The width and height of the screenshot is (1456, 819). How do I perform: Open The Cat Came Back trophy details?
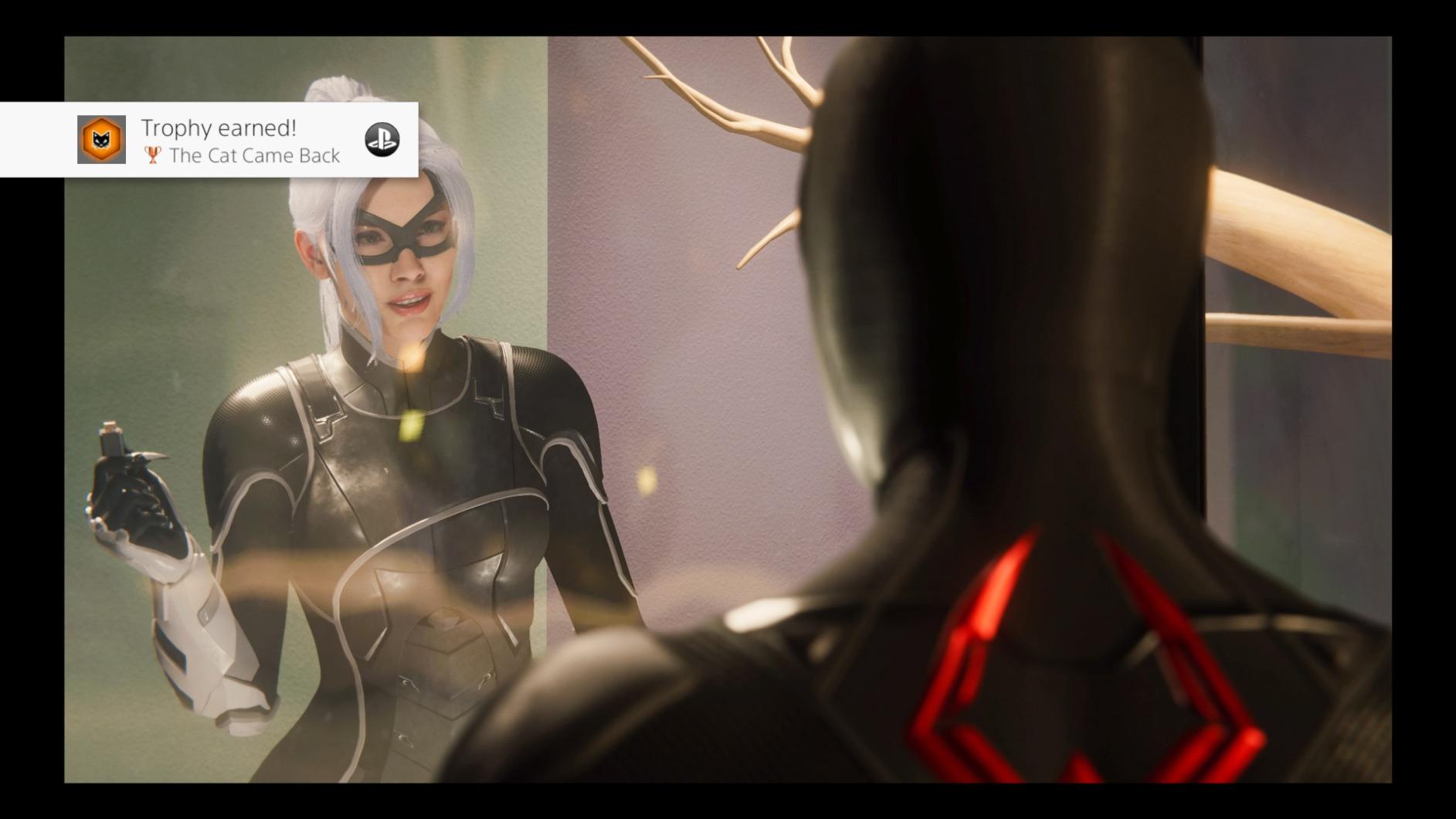256,155
